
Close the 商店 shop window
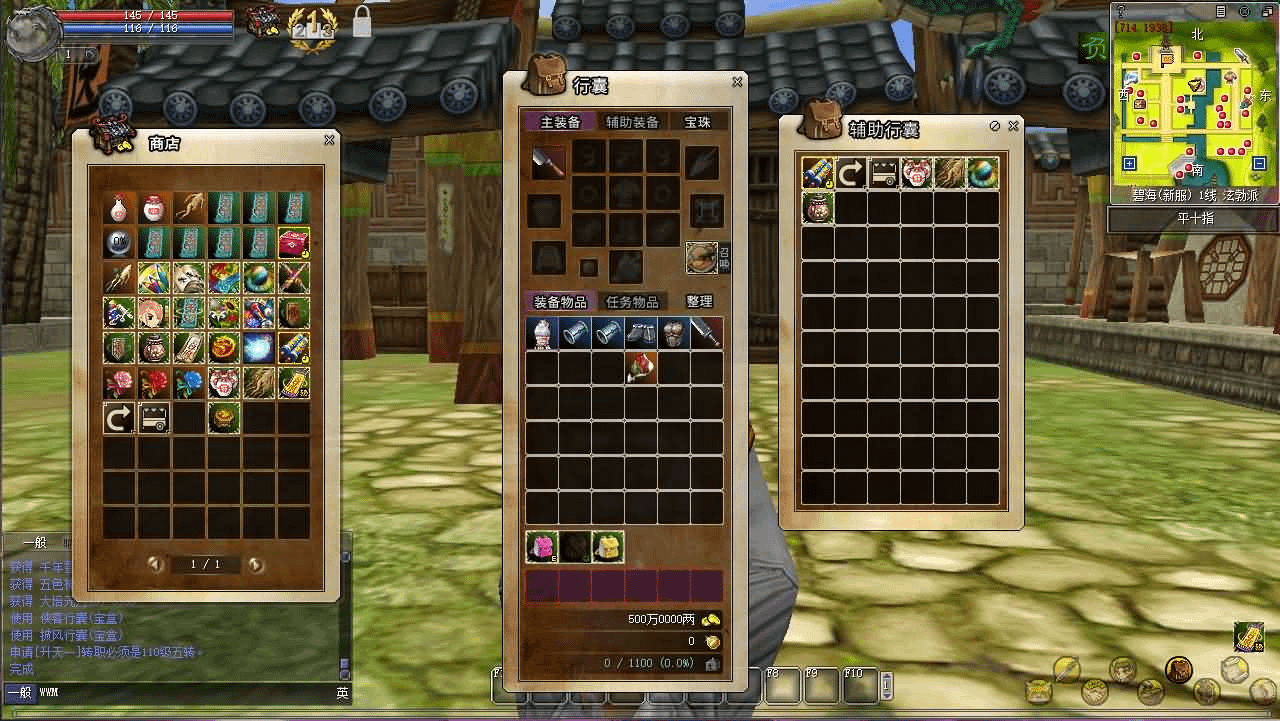(329, 141)
